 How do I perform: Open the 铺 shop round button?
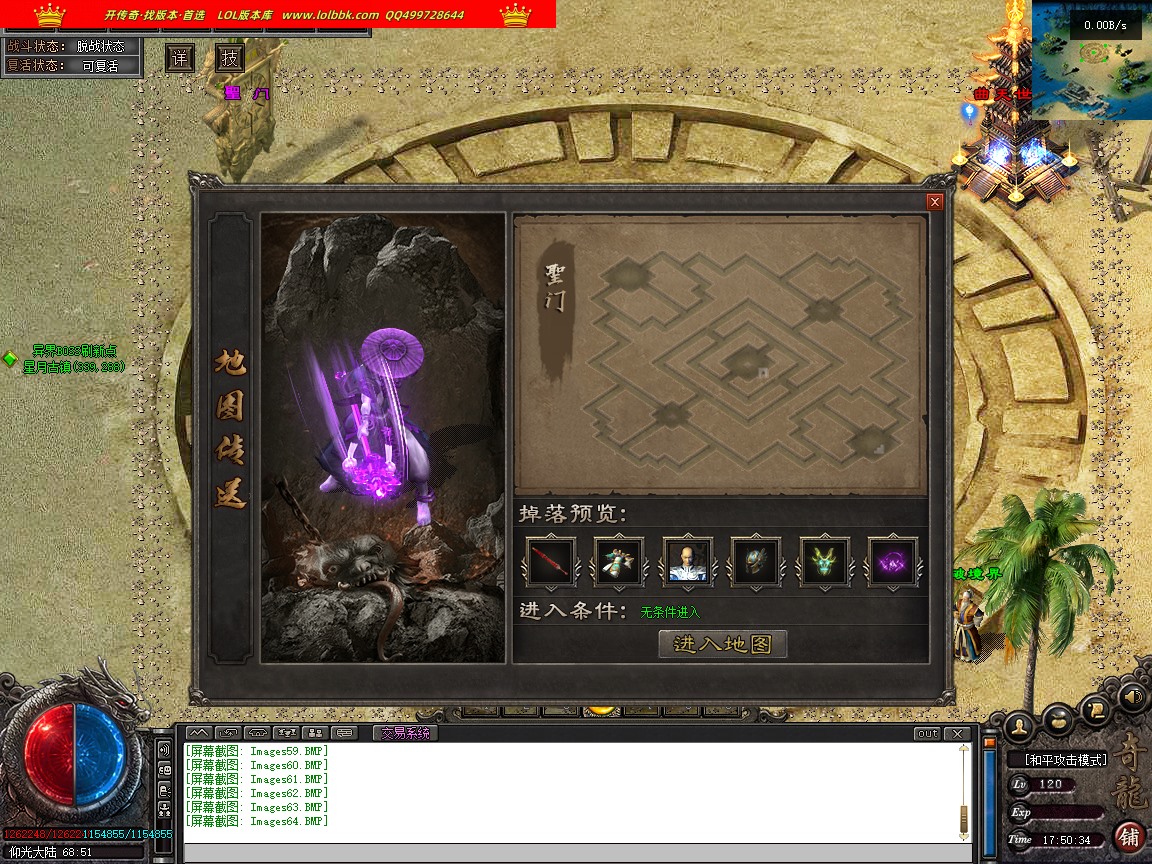pyautogui.click(x=1130, y=836)
